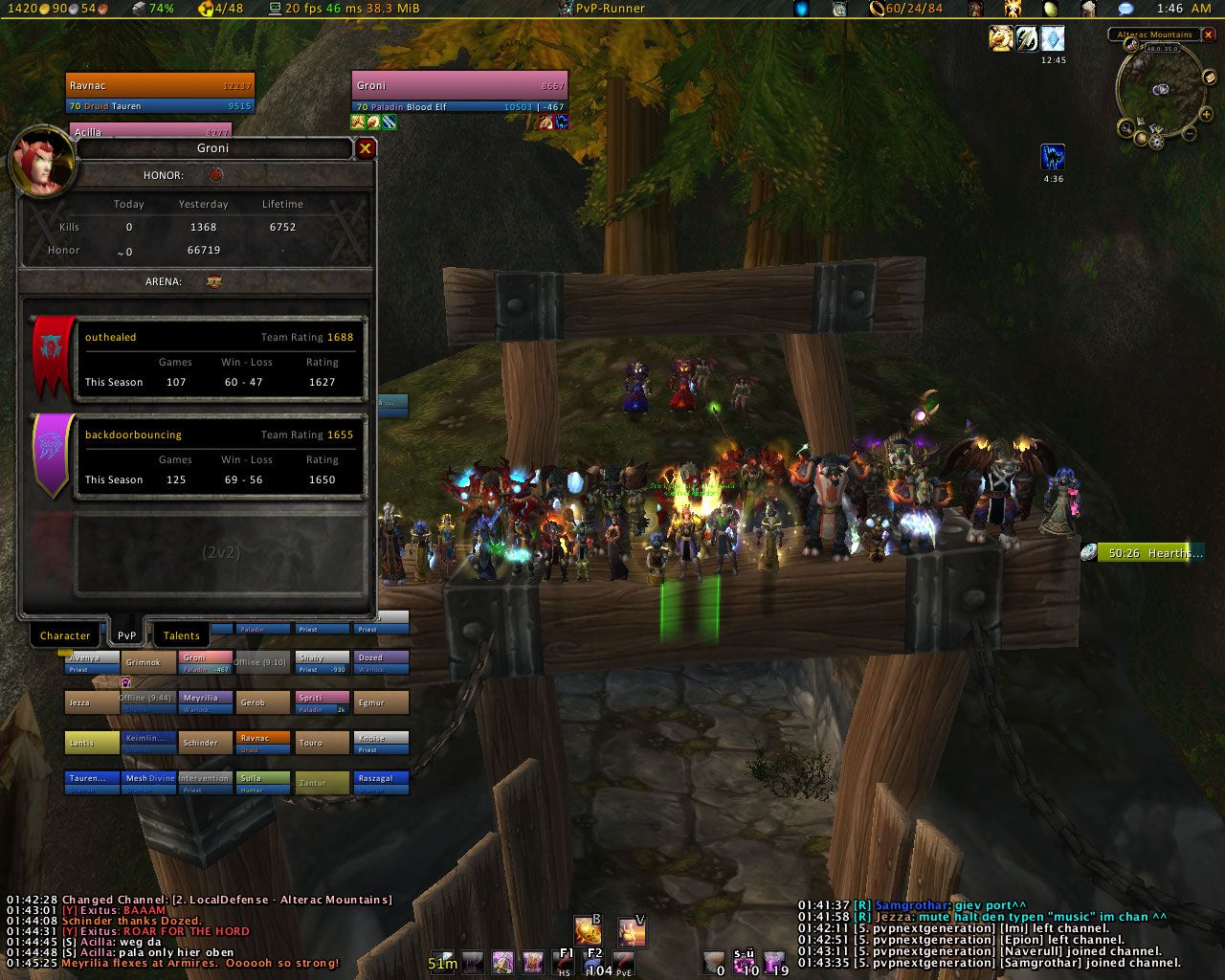
Task: Close the minimap with the X button
Action: coord(1208,34)
